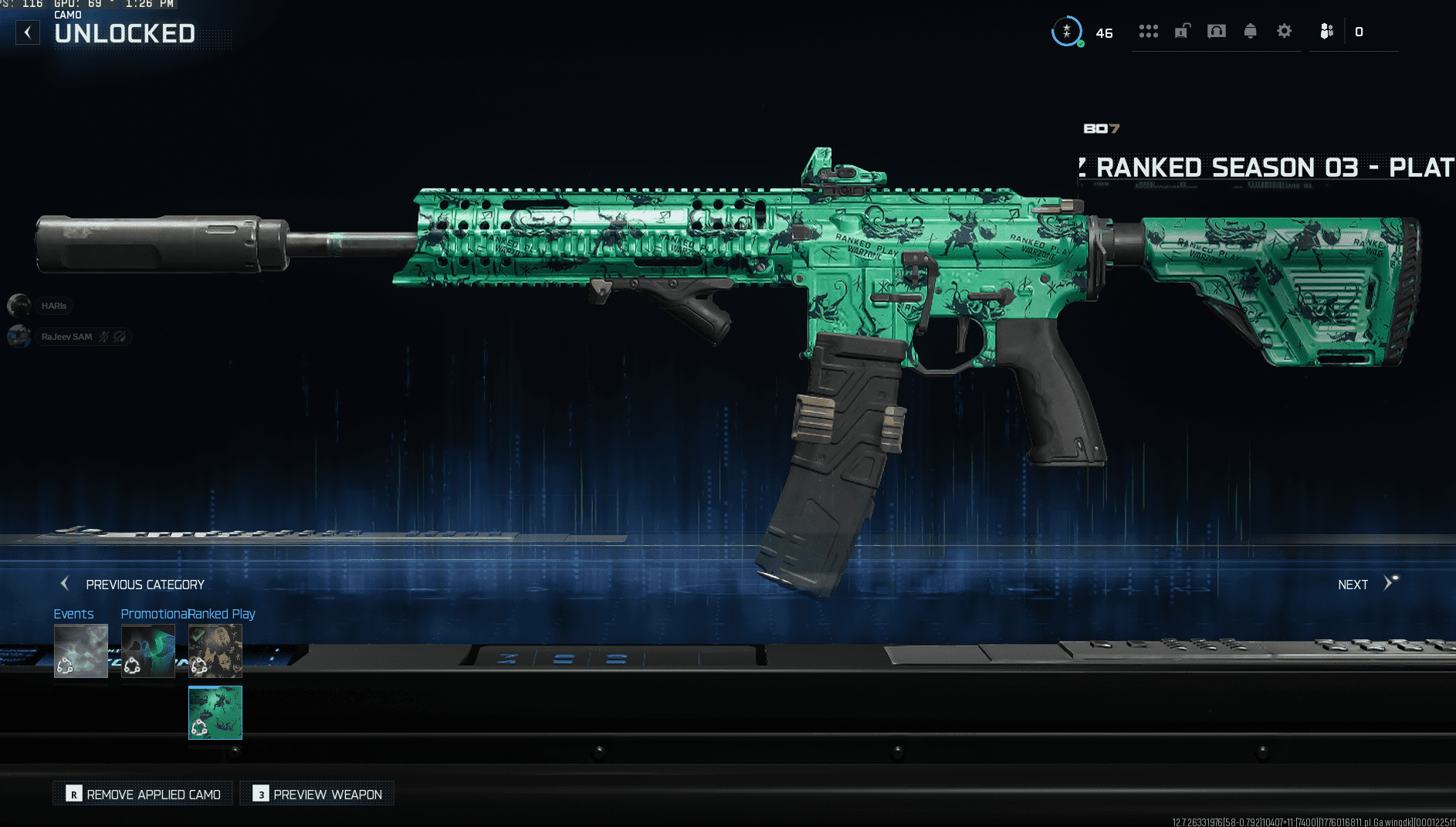Open the player rank level badge

pyautogui.click(x=1067, y=32)
